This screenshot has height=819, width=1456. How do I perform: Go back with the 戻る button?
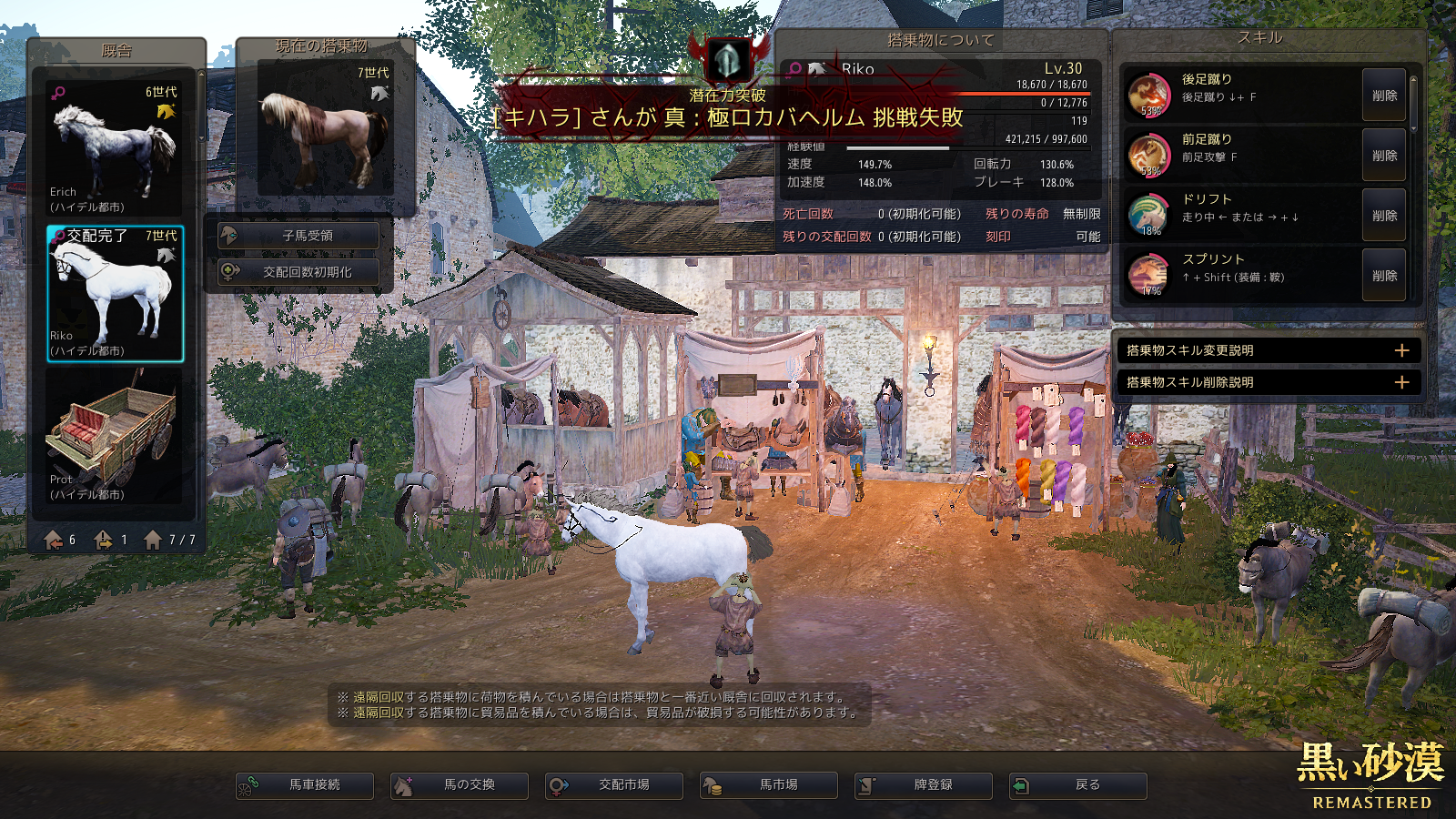pos(1078,785)
